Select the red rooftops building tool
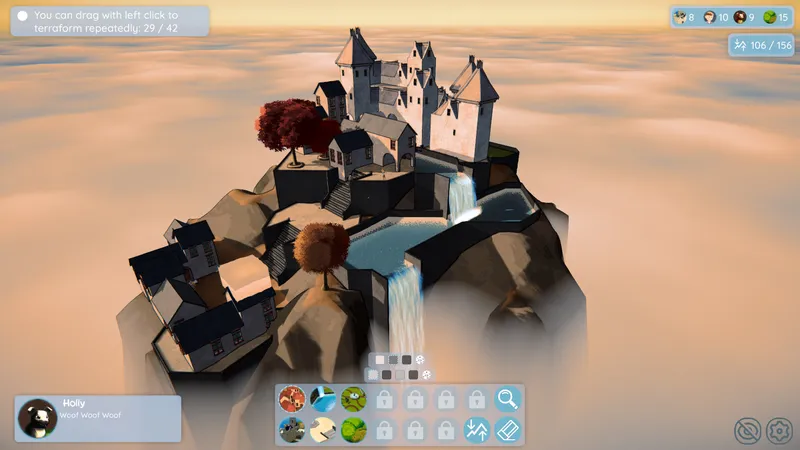This screenshot has width=800, height=450. click(291, 399)
